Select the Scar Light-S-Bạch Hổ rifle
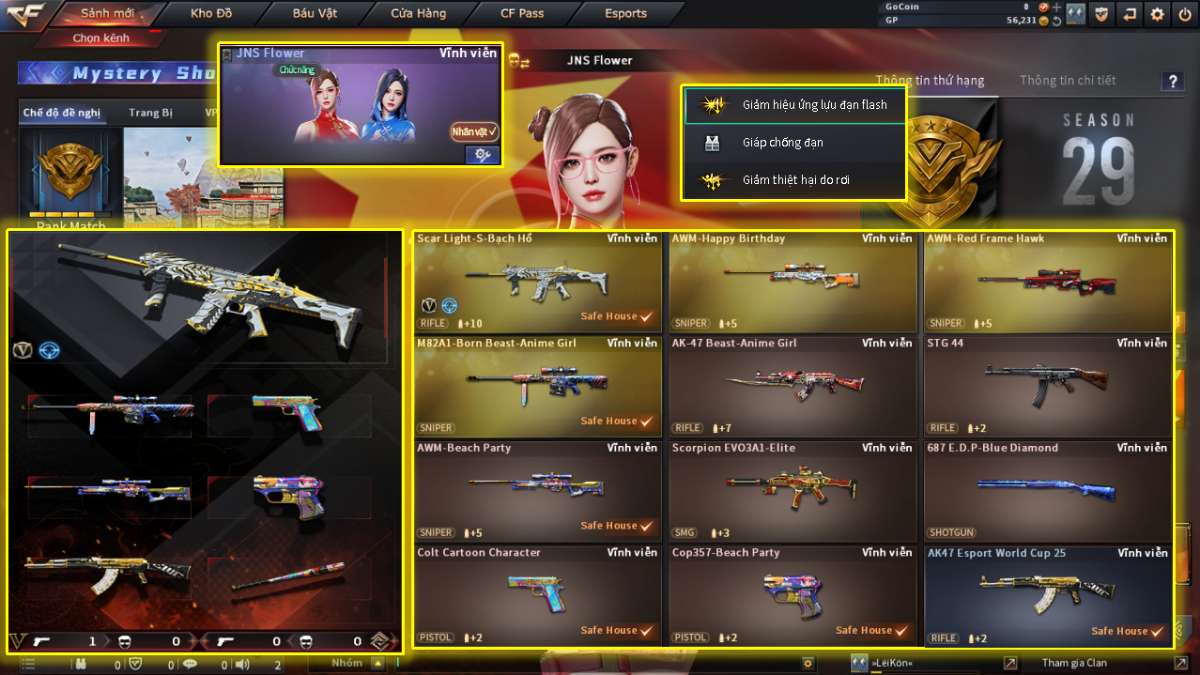Screen dimensions: 1200x675 [x=537, y=281]
